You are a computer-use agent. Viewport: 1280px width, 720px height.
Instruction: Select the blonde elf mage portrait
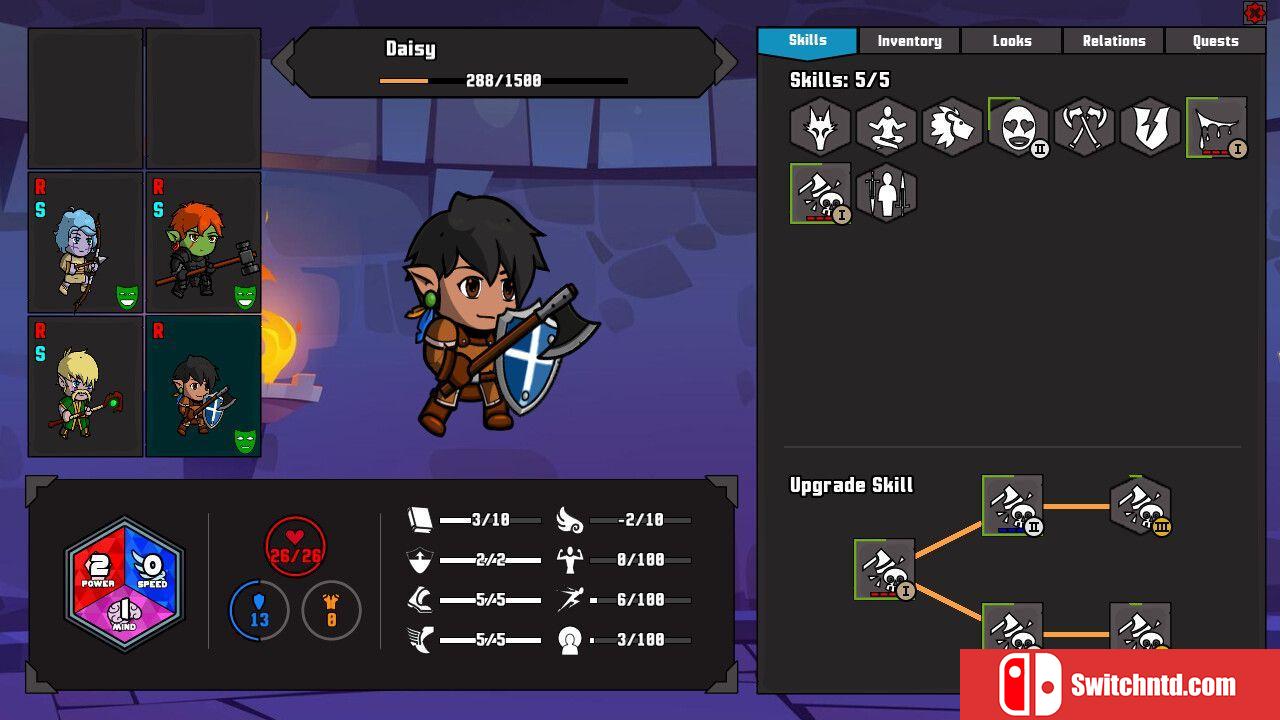[x=85, y=387]
